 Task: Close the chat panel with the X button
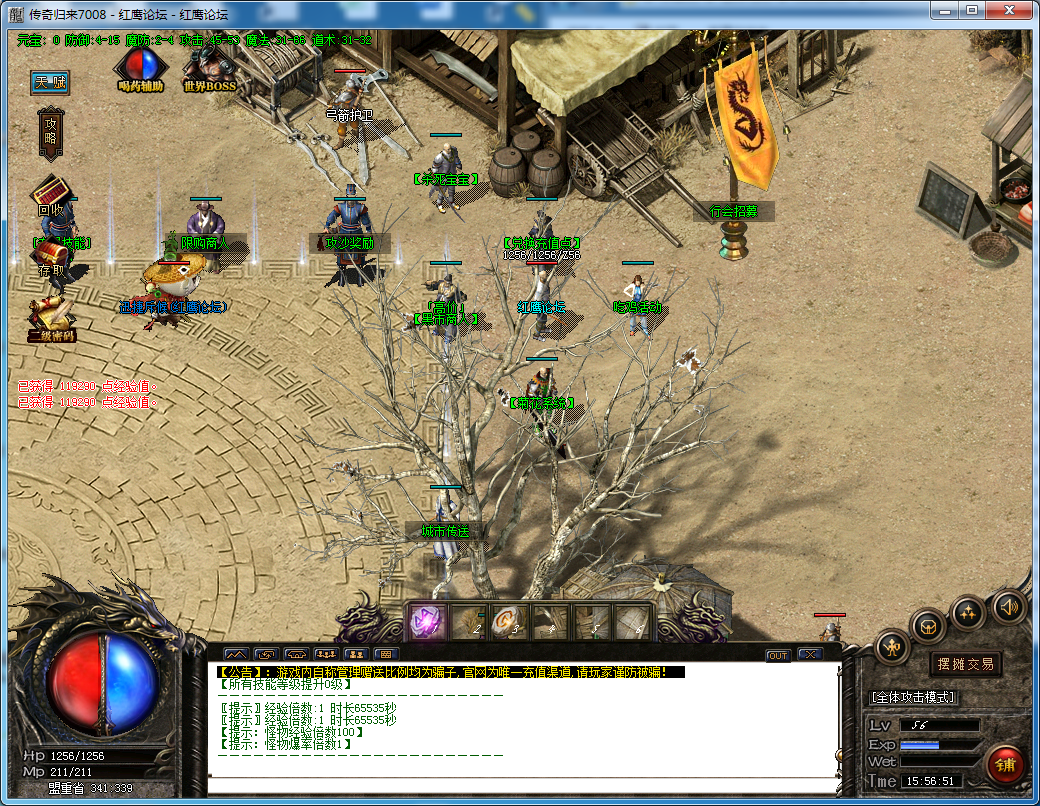coord(809,655)
